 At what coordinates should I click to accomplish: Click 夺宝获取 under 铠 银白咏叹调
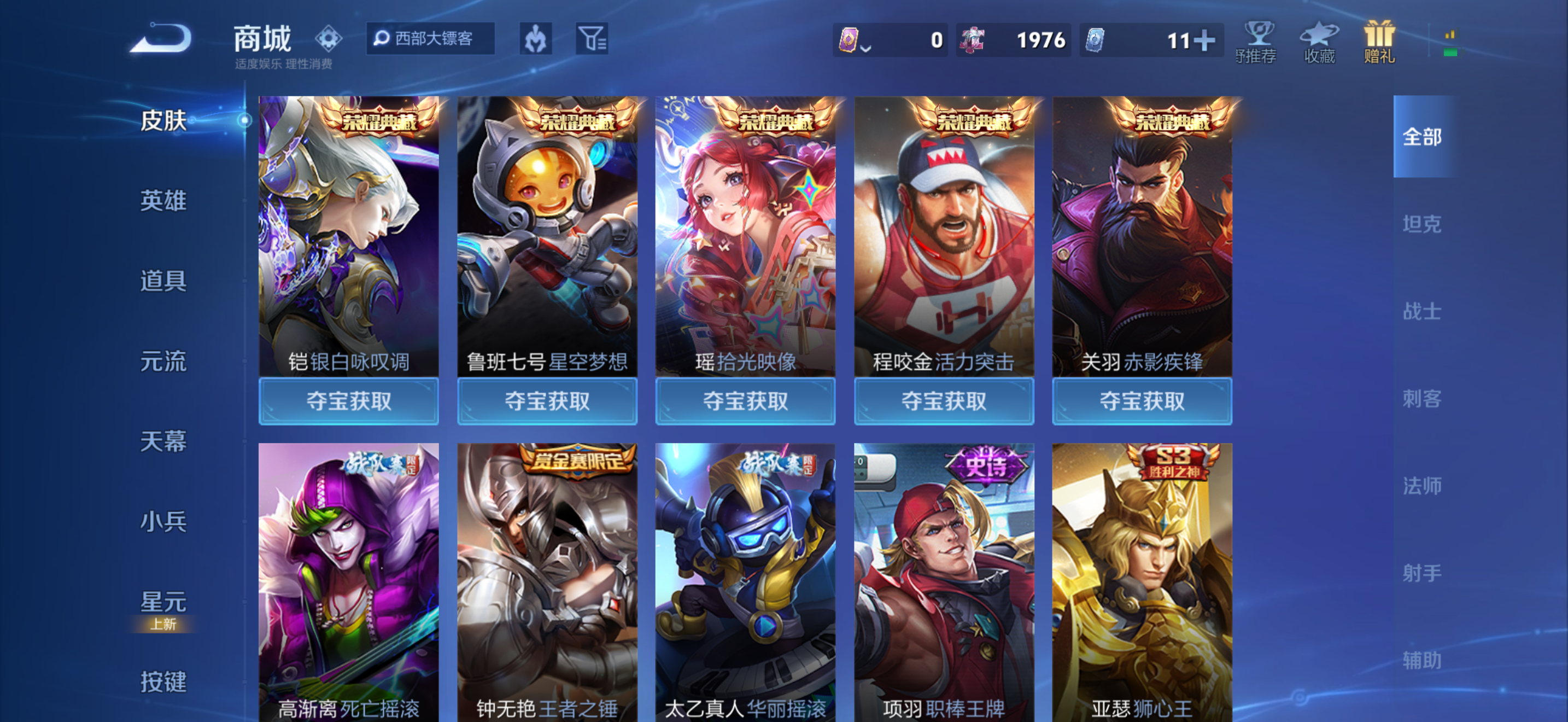[x=348, y=401]
